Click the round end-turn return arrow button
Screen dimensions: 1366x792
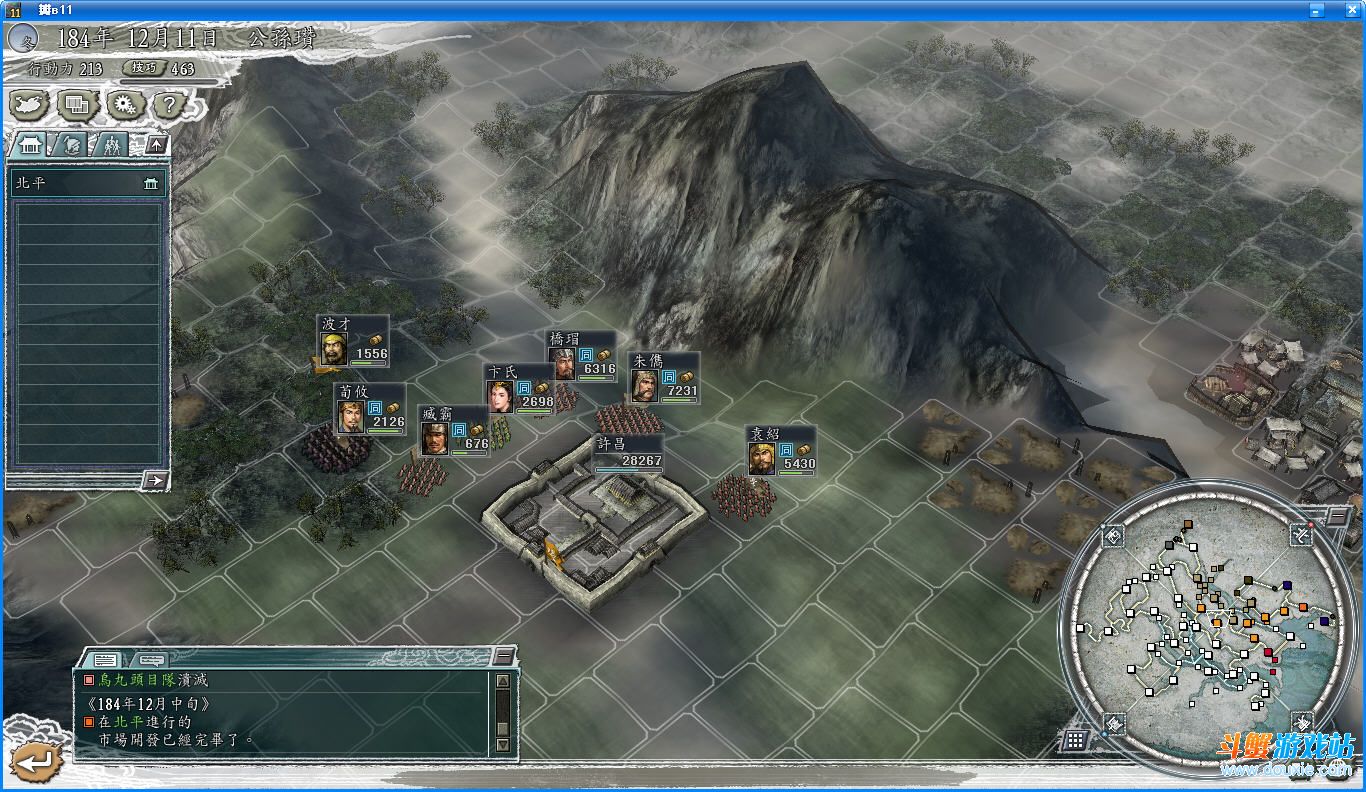(37, 762)
